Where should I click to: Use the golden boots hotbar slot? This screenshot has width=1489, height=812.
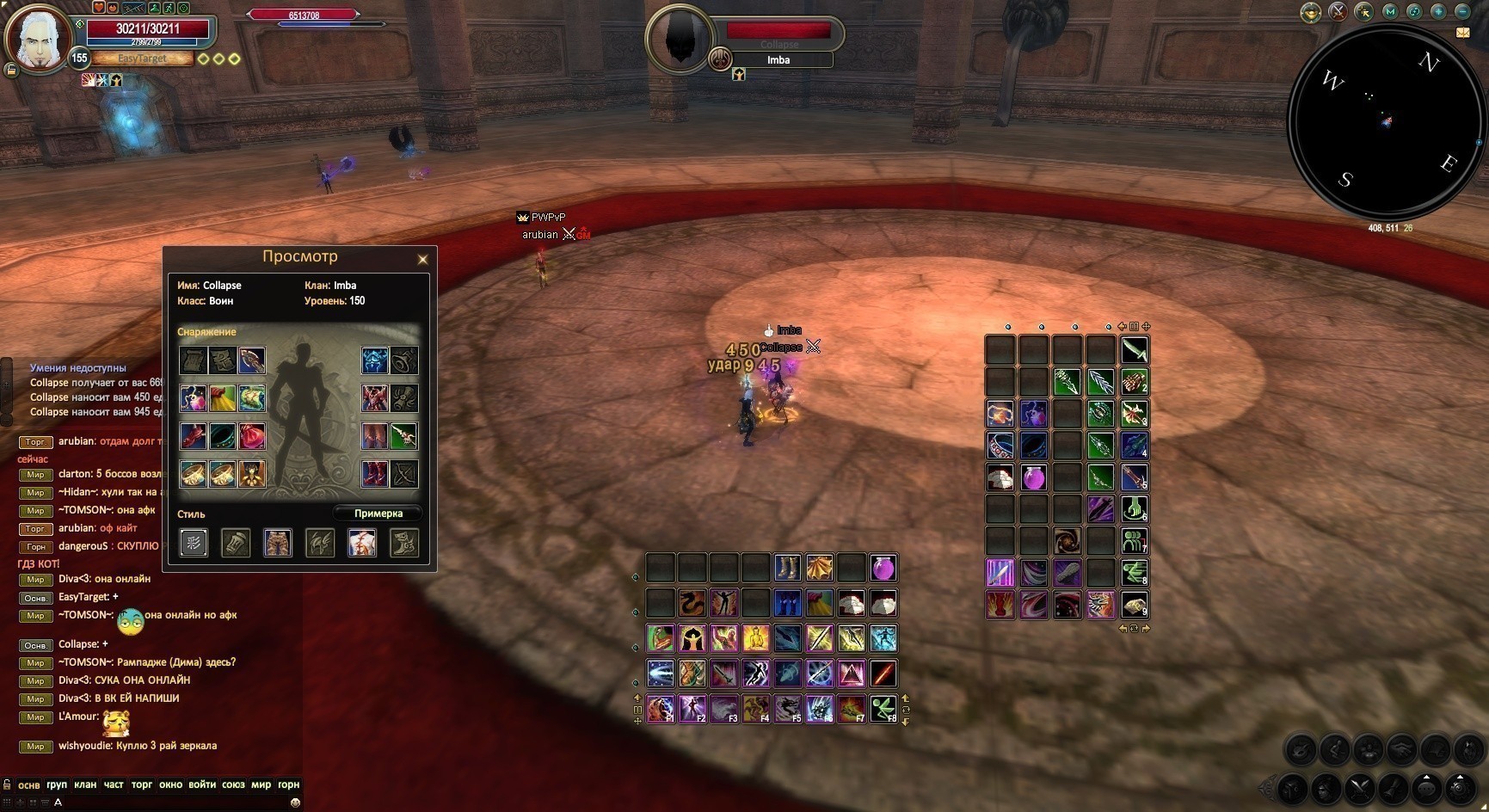coord(787,568)
